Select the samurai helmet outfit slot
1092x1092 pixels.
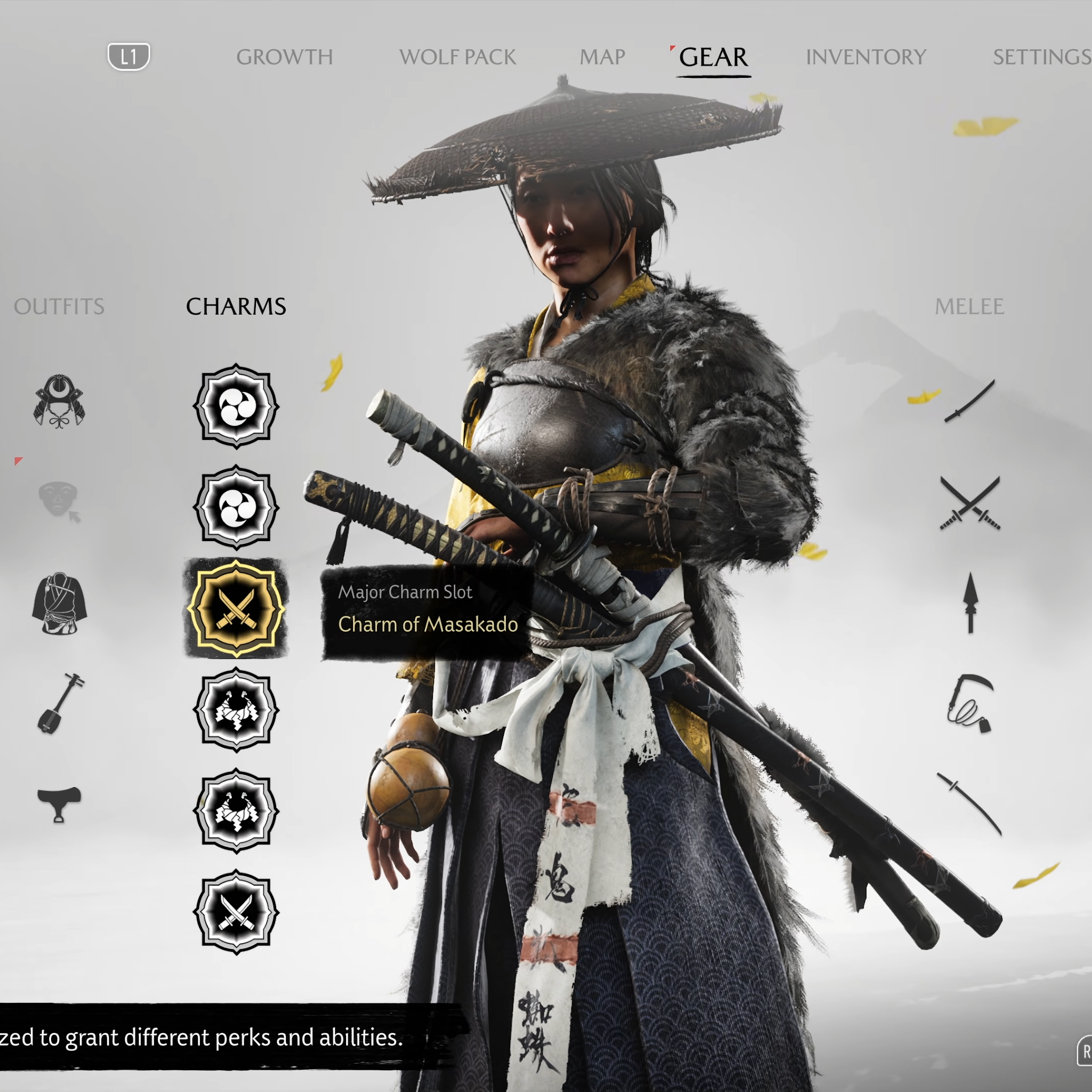tap(59, 402)
